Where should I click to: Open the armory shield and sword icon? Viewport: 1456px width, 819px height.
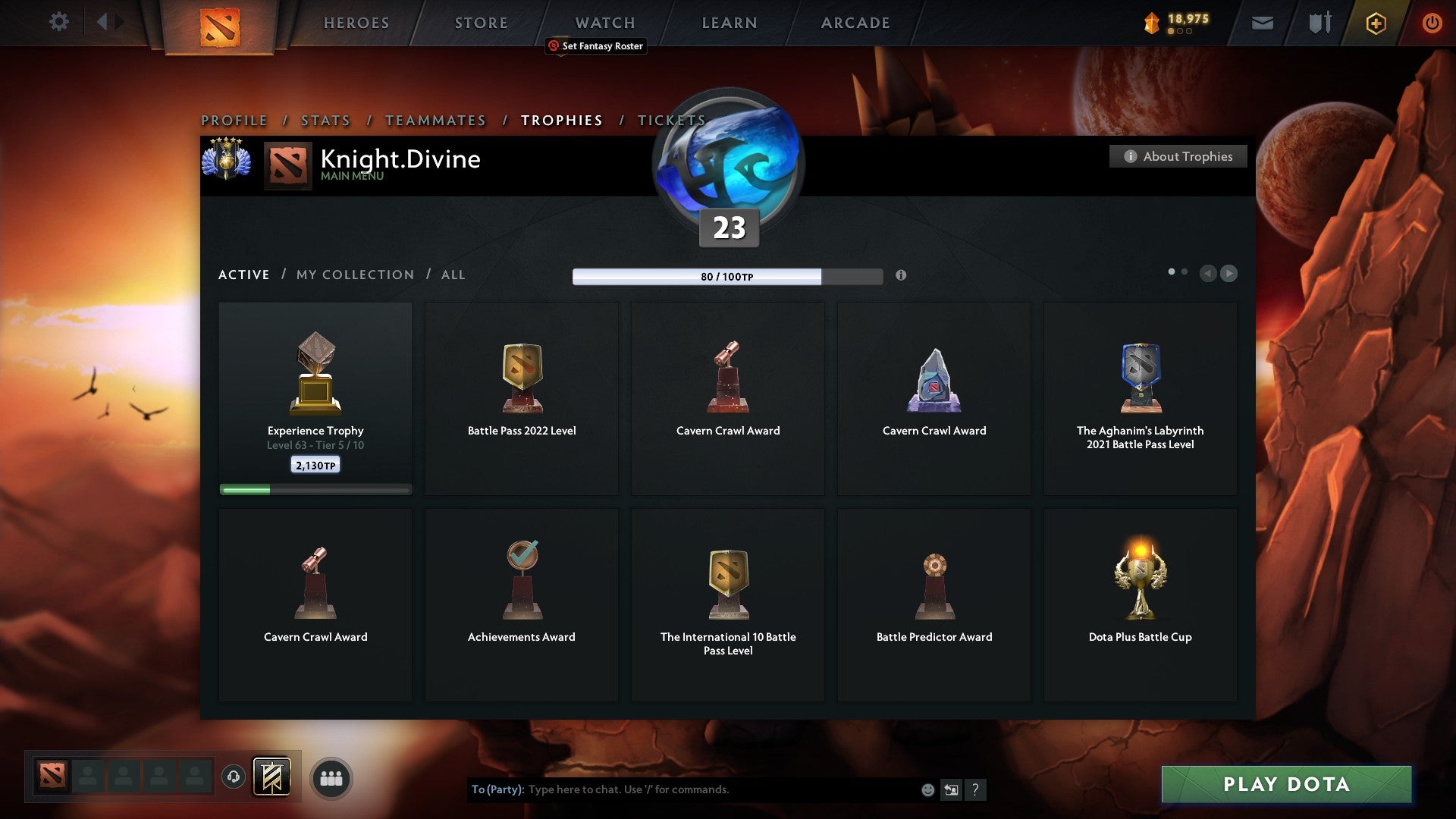click(1319, 23)
